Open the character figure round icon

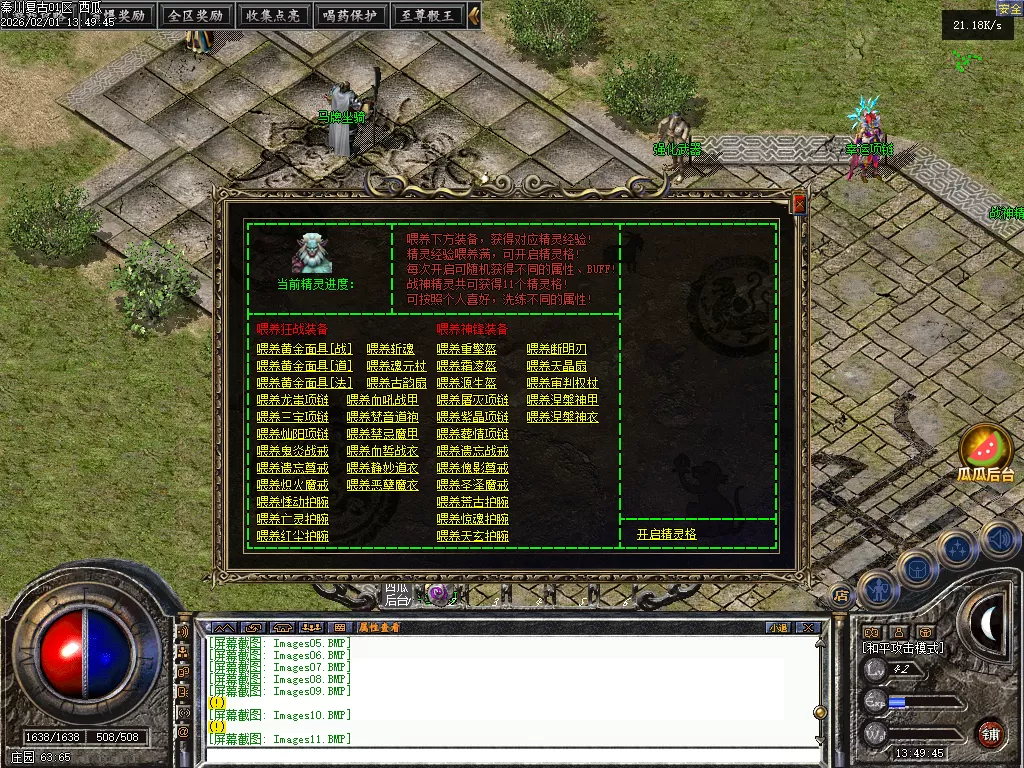pos(877,590)
